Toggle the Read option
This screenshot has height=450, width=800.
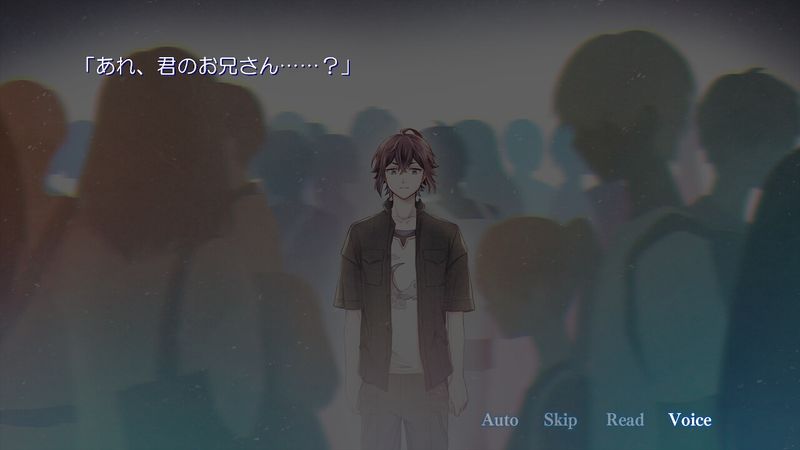pos(625,420)
